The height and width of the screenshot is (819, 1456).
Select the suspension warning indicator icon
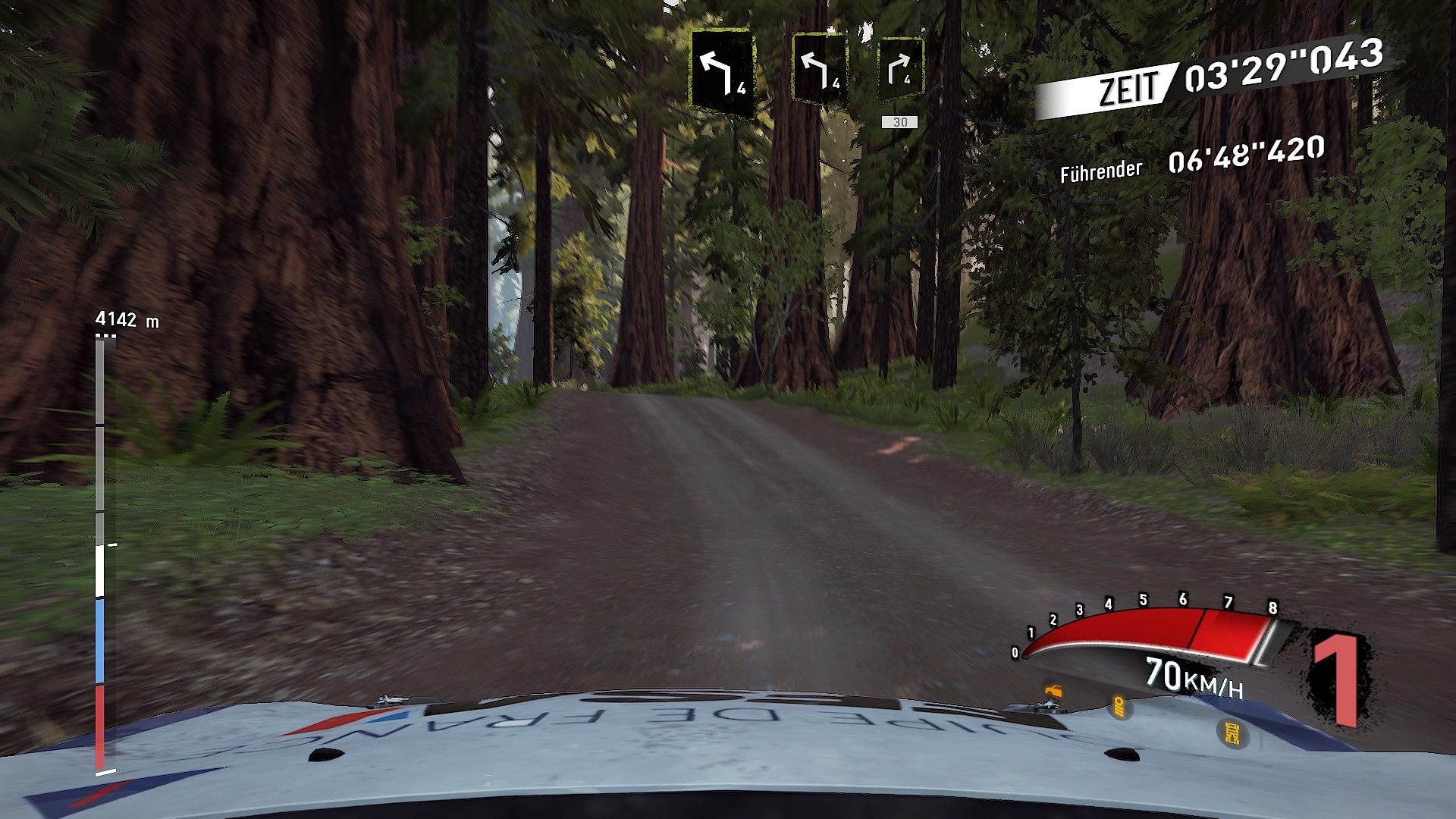[1119, 707]
